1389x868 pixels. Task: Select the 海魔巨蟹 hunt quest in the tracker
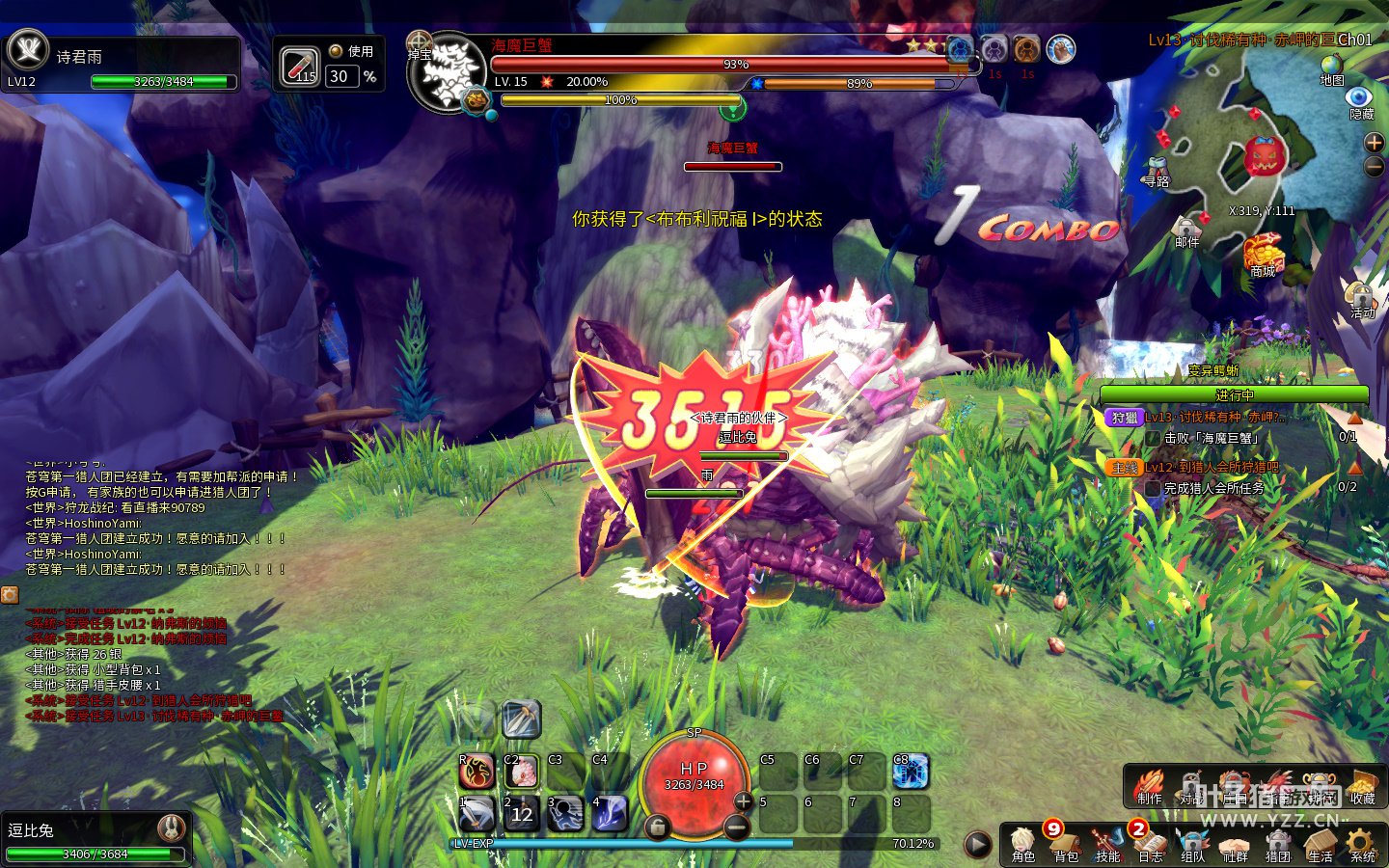click(x=1213, y=418)
